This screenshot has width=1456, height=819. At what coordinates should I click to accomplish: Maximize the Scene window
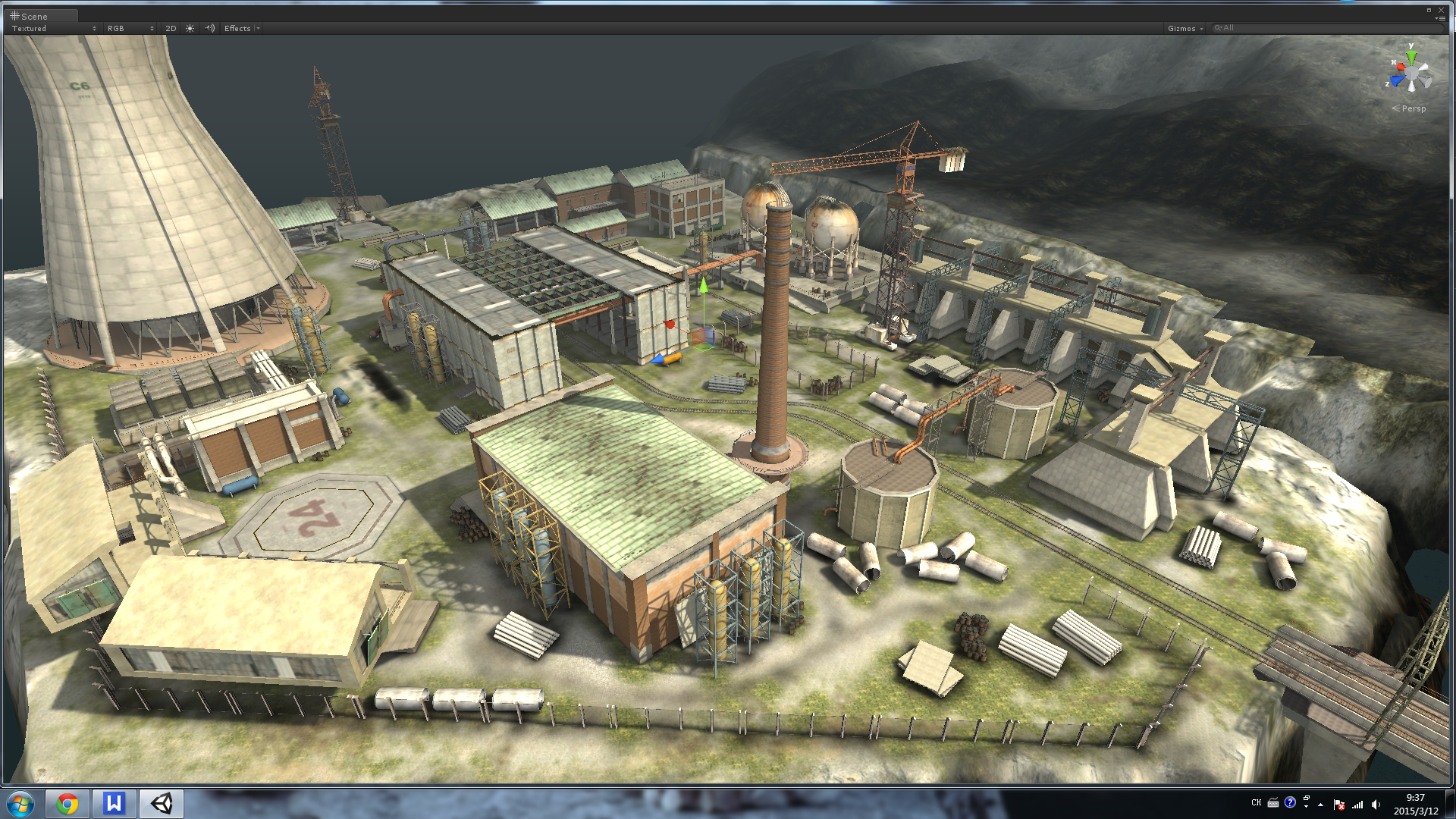1429,10
